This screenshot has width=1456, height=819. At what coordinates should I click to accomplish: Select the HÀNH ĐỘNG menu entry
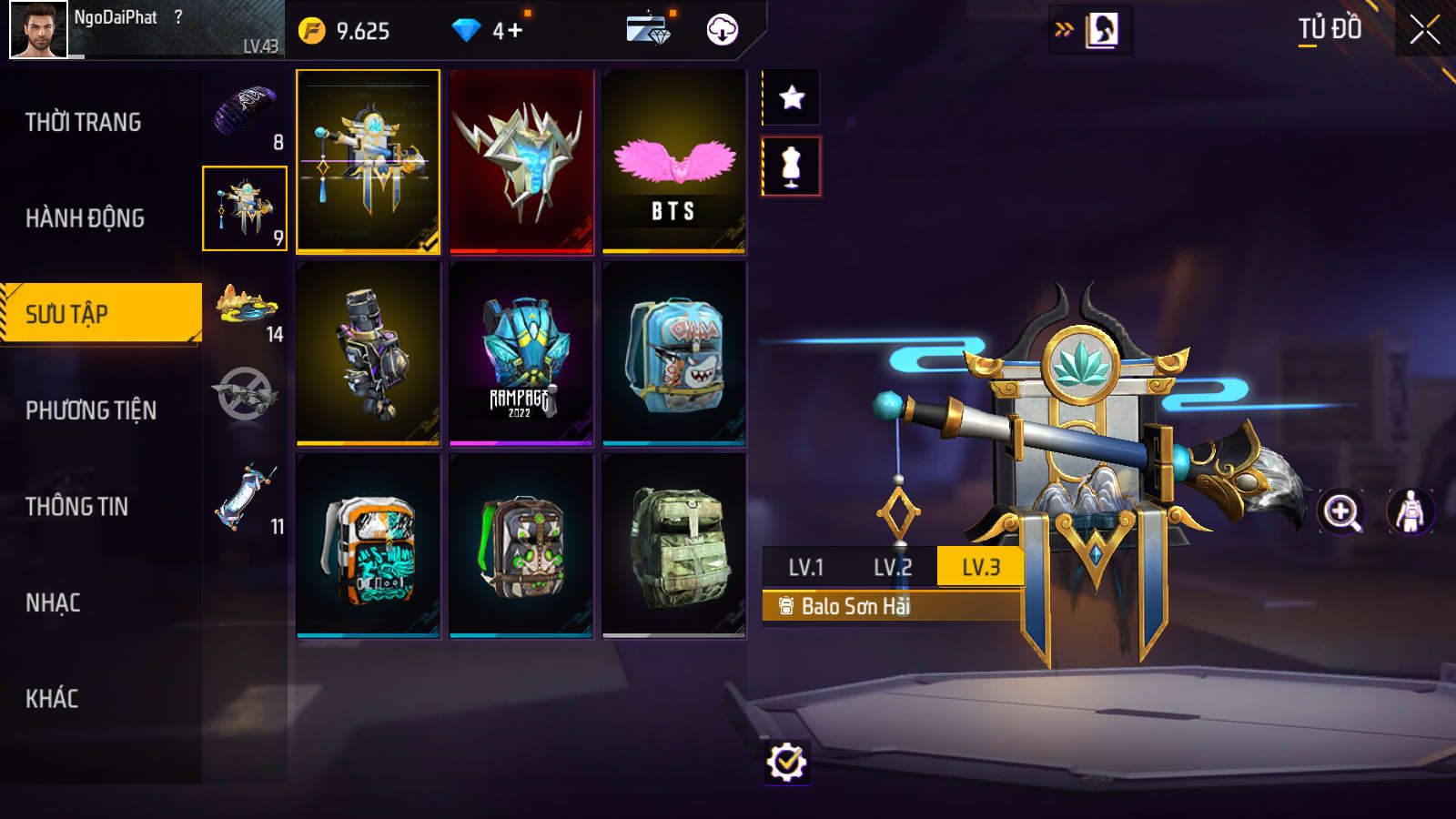86,218
